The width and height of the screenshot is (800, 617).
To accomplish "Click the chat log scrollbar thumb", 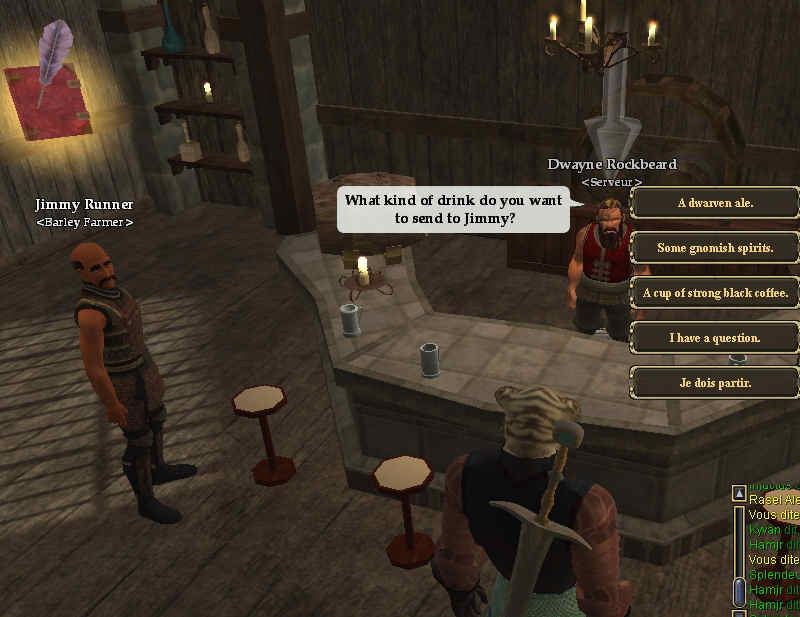I will 739,591.
